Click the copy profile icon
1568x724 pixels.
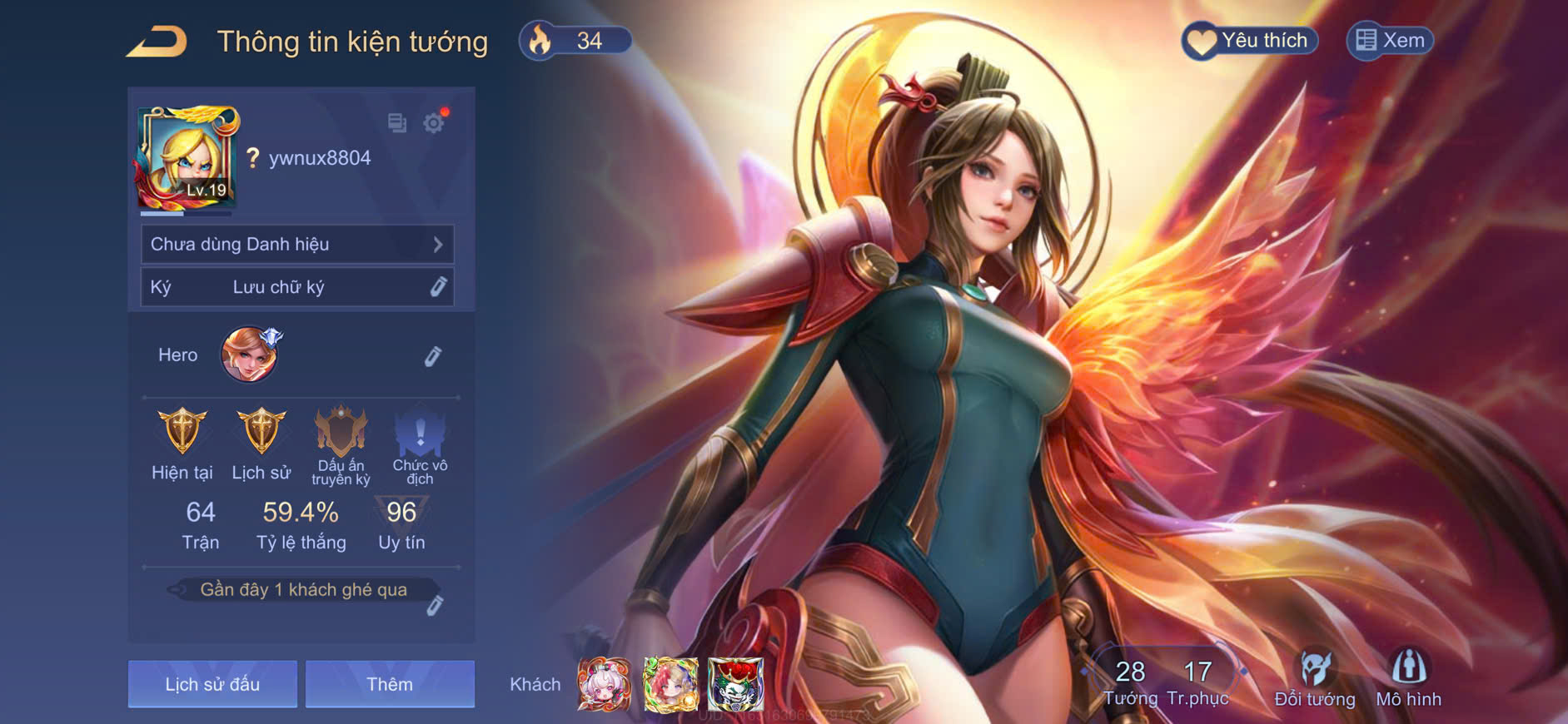click(x=397, y=124)
